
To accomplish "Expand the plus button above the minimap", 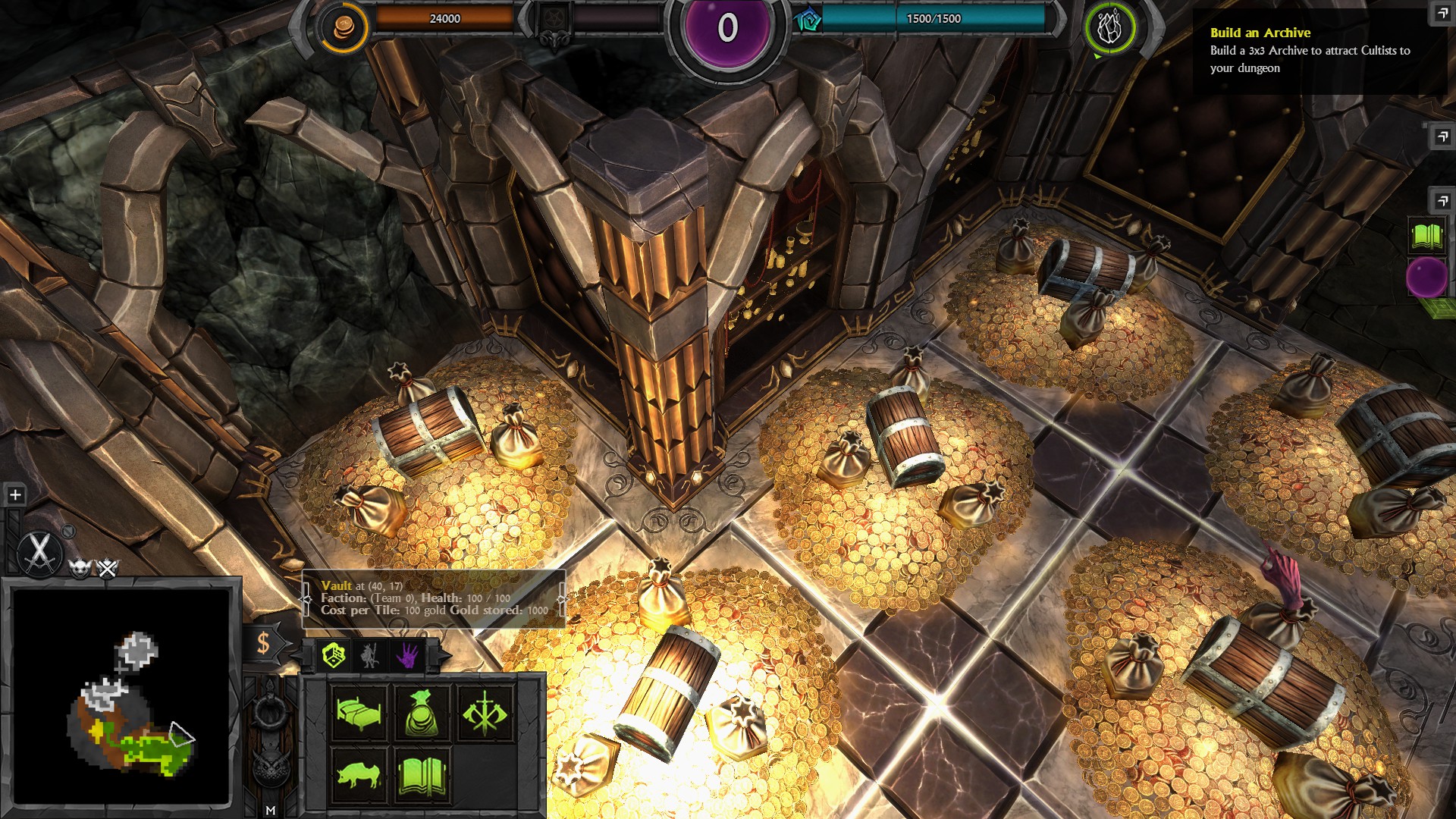I will [x=15, y=495].
